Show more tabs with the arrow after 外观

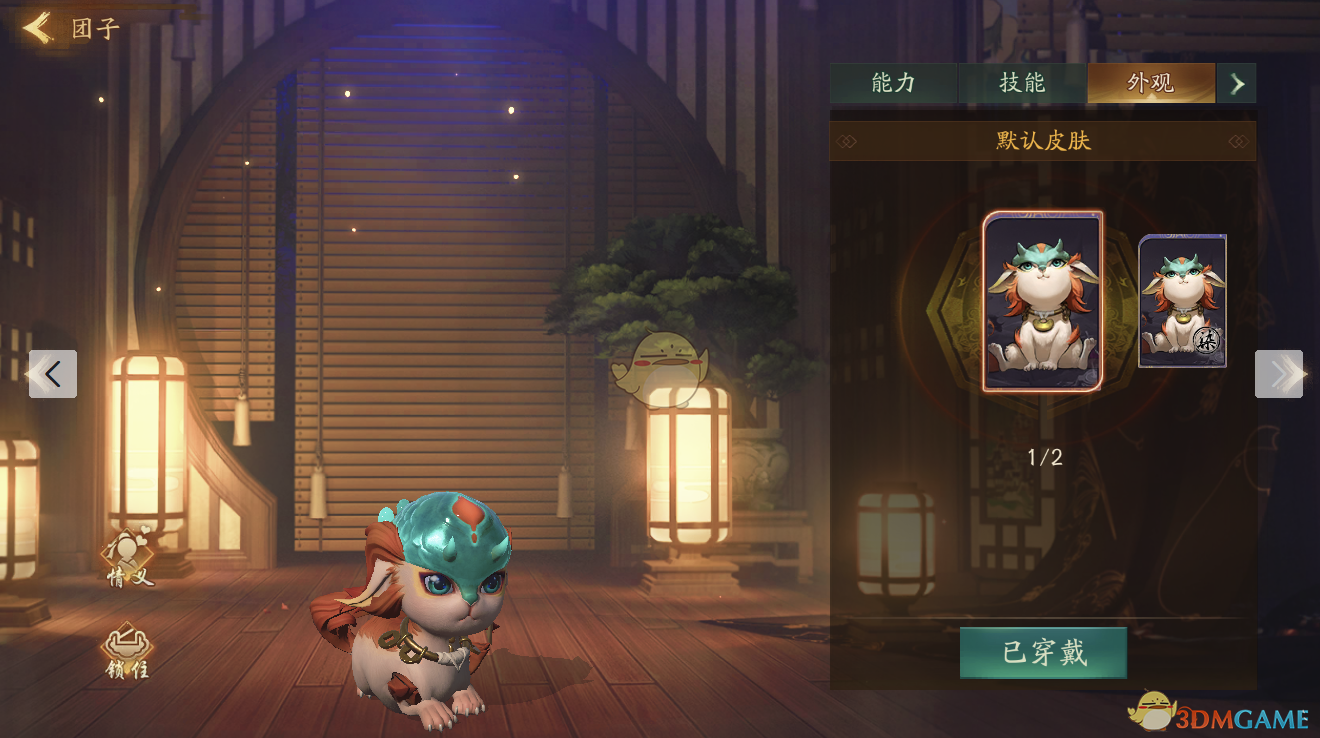(x=1237, y=84)
